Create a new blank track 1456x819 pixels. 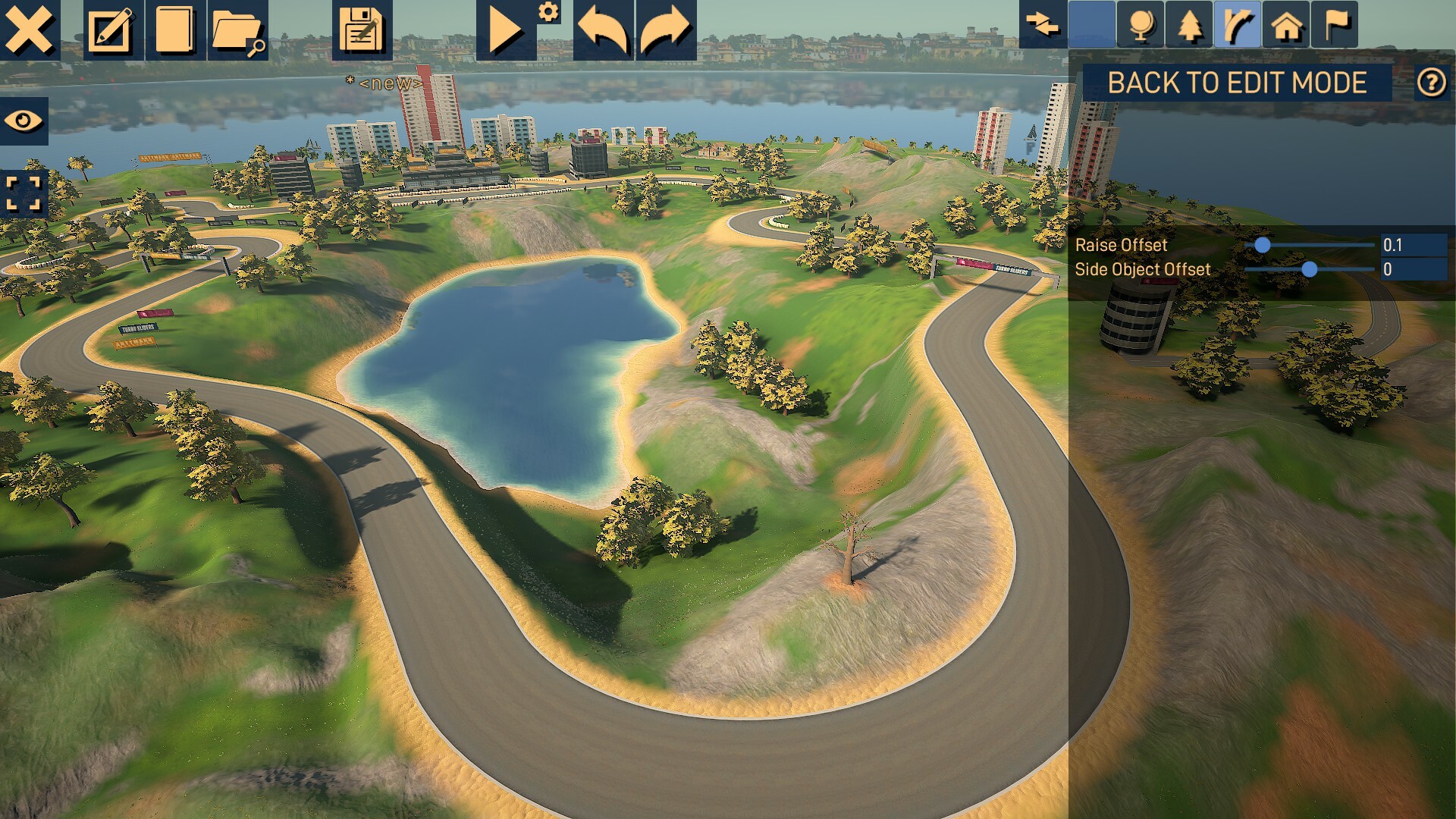174,30
